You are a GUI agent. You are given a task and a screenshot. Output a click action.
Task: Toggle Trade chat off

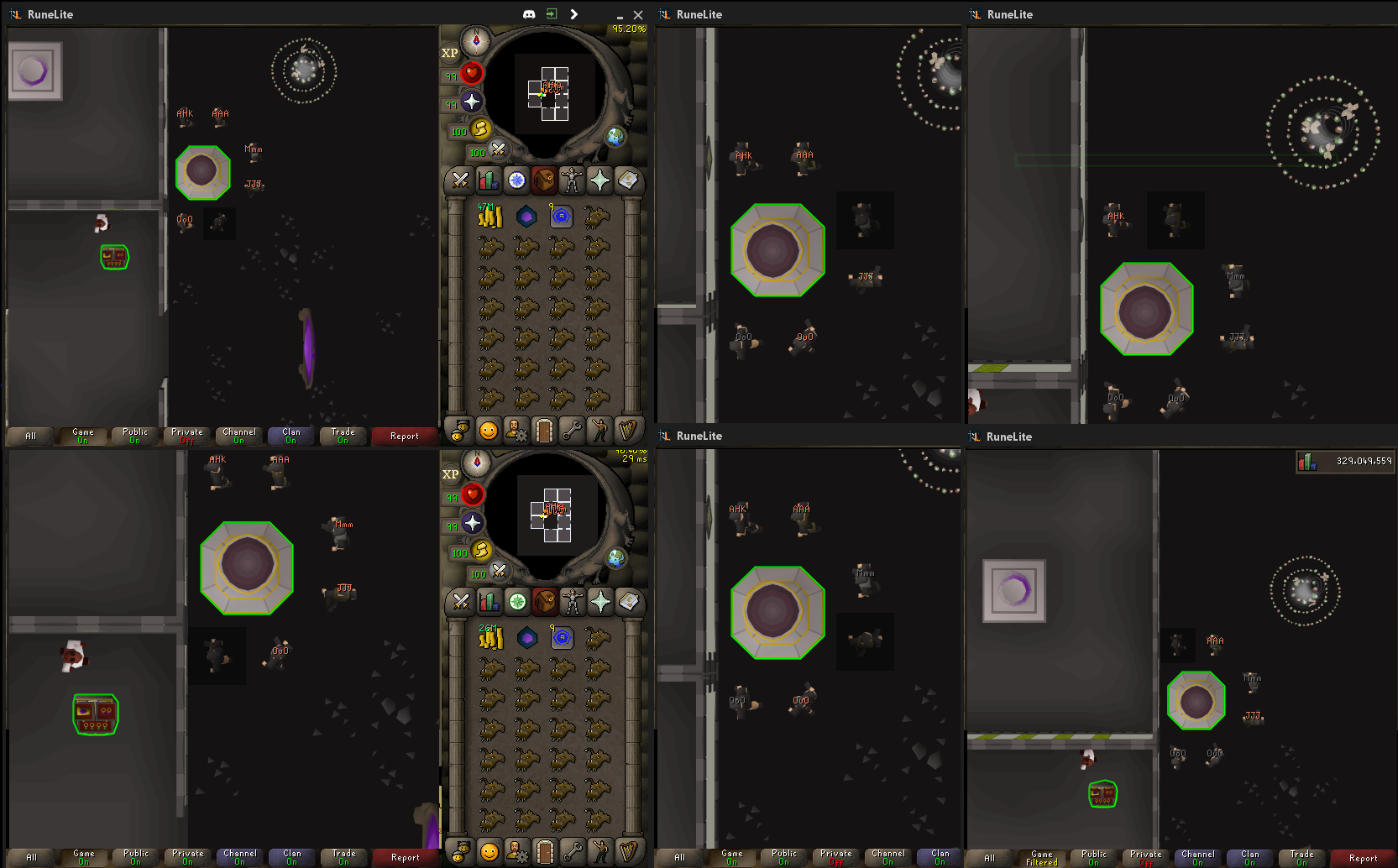343,435
